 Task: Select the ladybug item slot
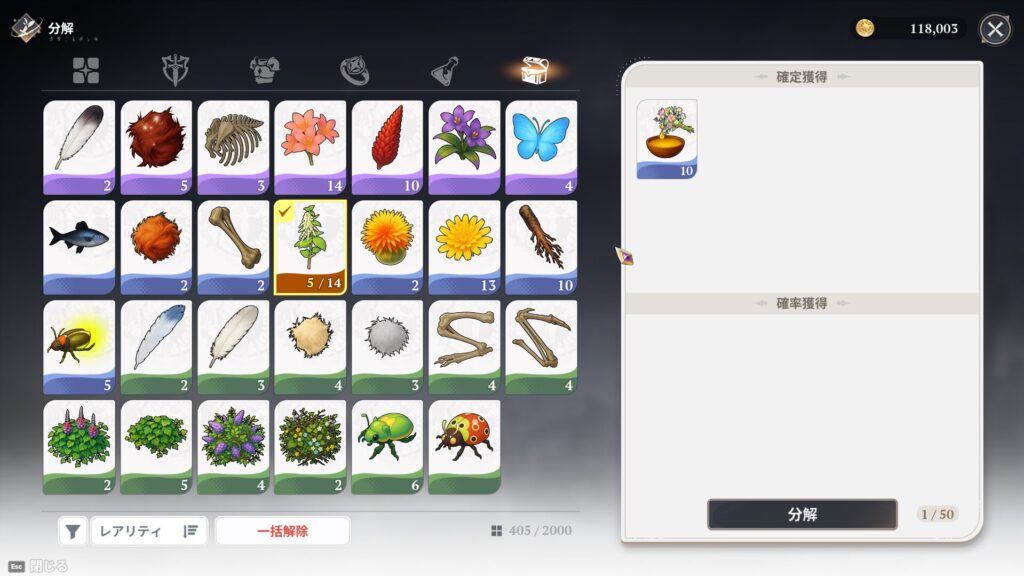pyautogui.click(x=464, y=447)
